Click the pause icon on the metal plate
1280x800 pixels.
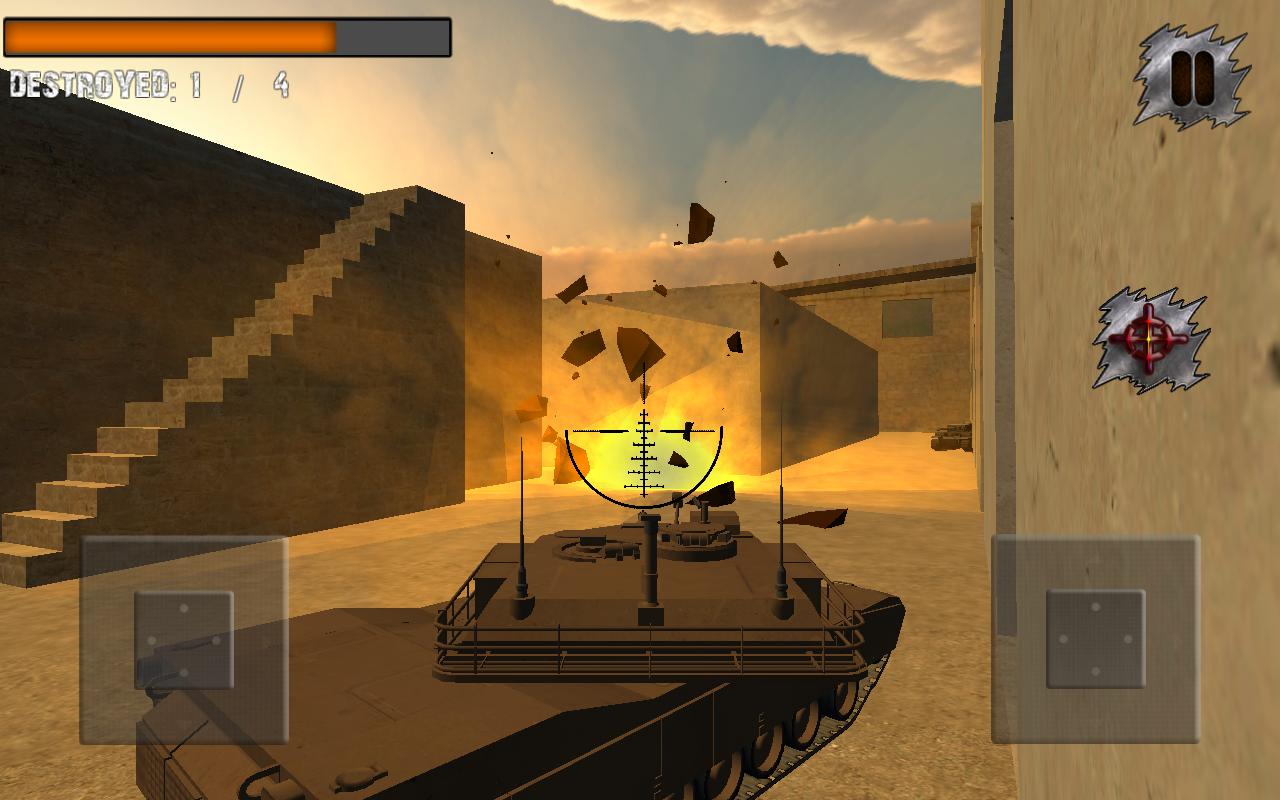tap(1190, 78)
